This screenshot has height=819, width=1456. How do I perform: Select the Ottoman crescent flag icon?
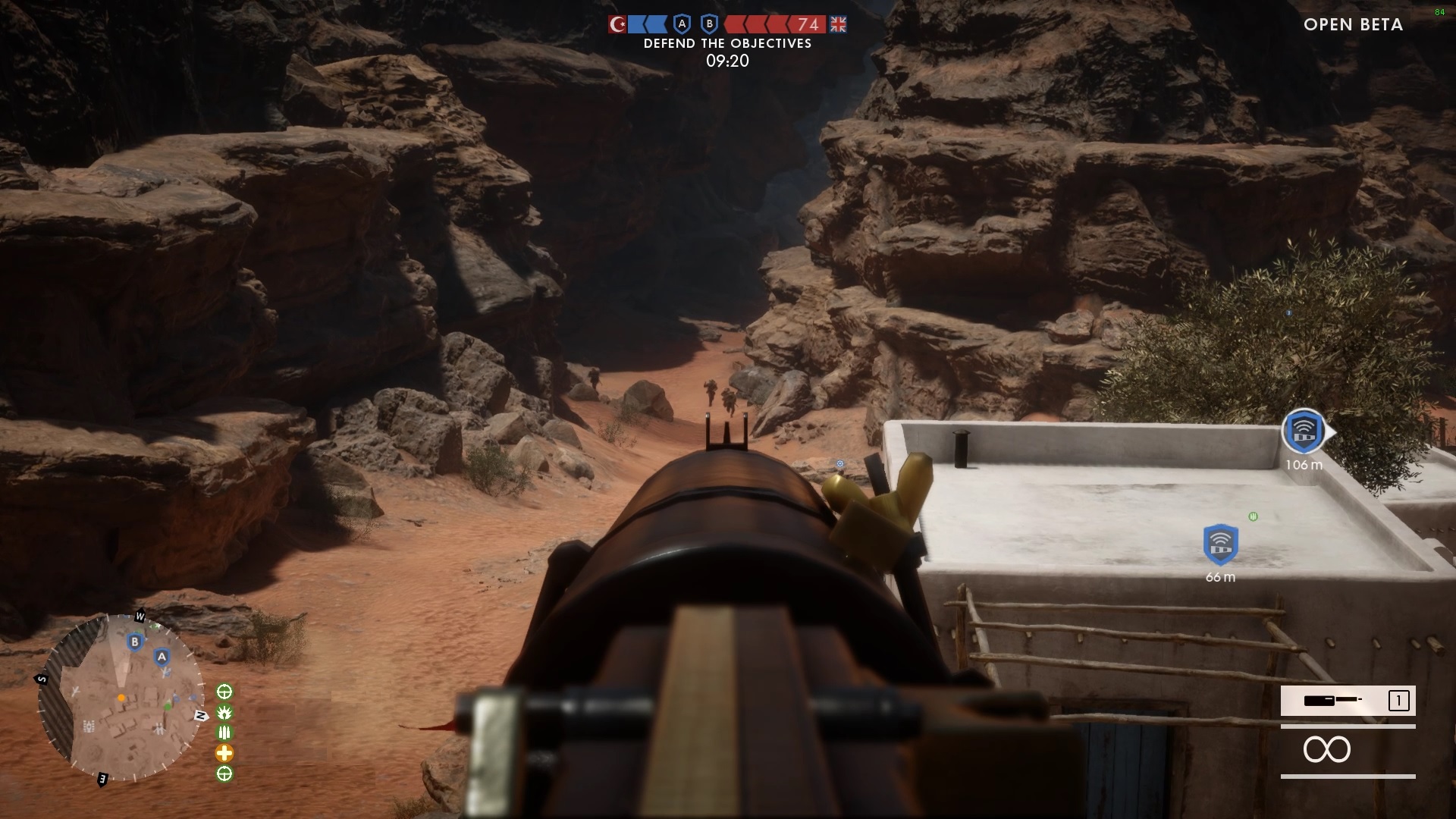click(x=617, y=24)
